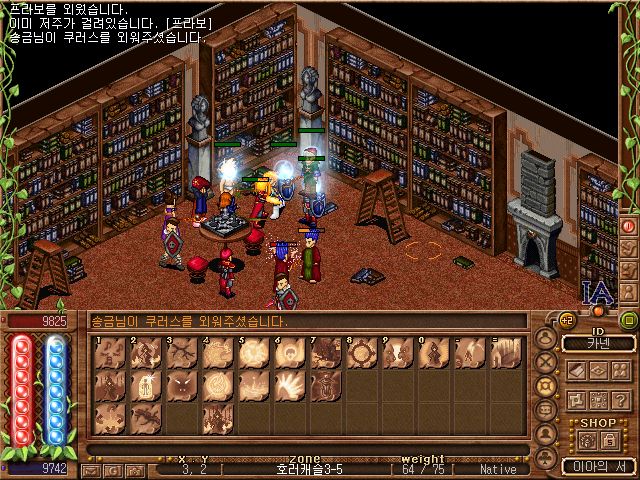The width and height of the screenshot is (640, 480).
Task: Activate the demon face spell icon
Action: coord(182,385)
